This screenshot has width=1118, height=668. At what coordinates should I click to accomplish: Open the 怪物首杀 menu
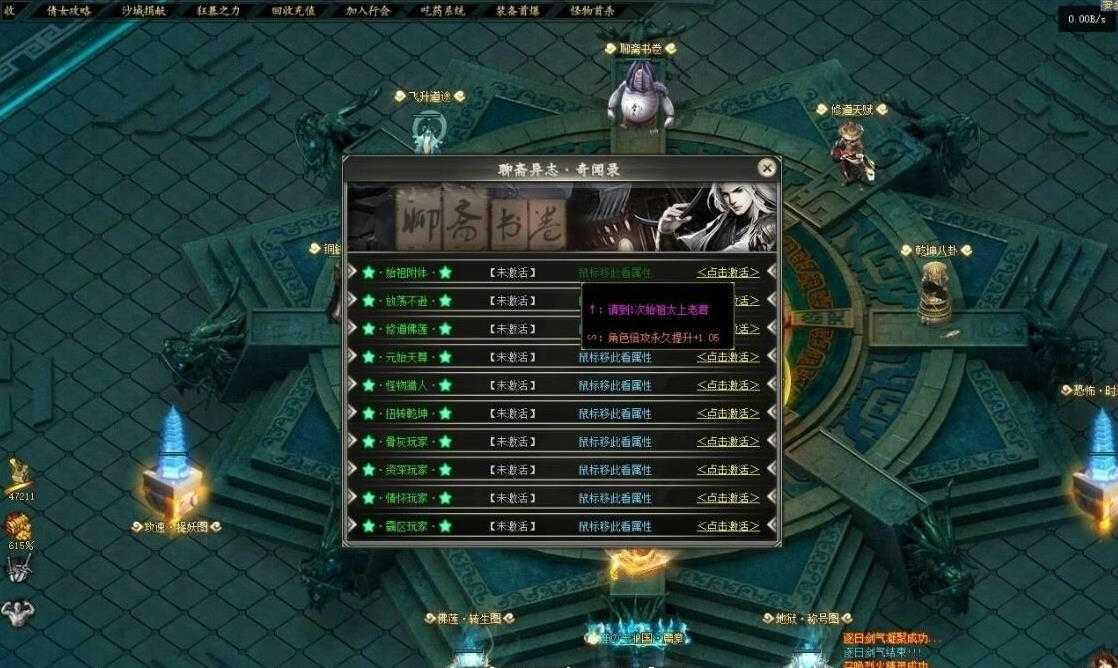592,11
